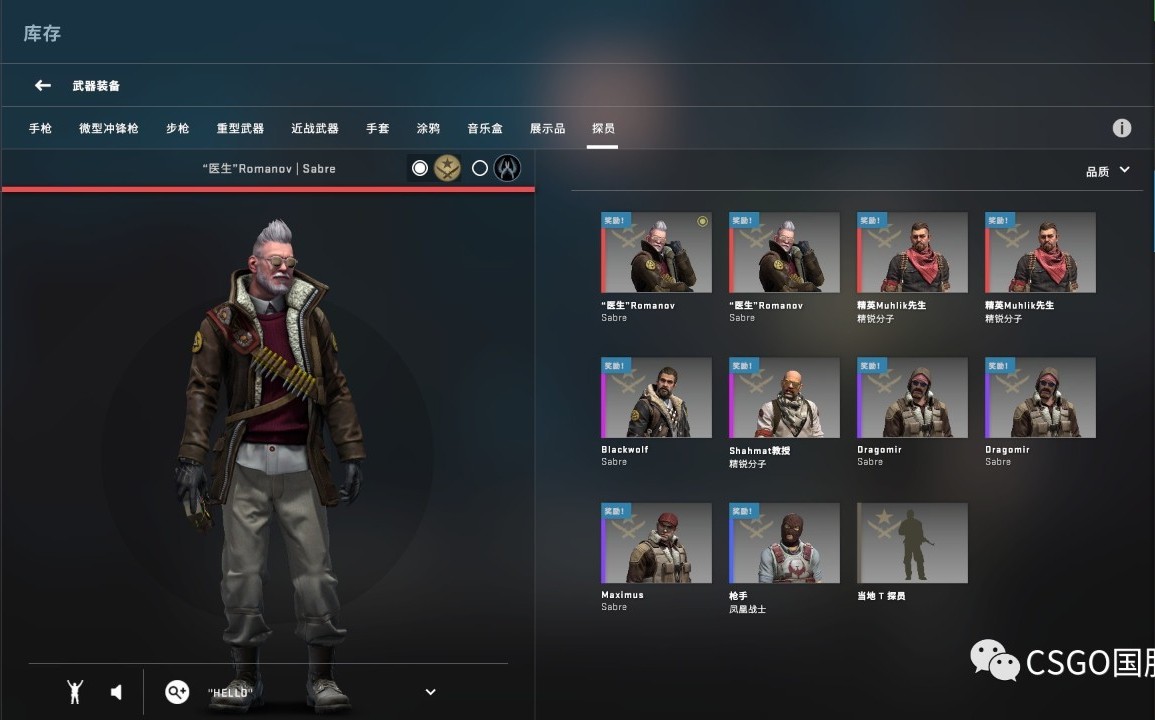This screenshot has width=1155, height=720.
Task: Choose the default 当地 T 探员 tile
Action: point(912,543)
